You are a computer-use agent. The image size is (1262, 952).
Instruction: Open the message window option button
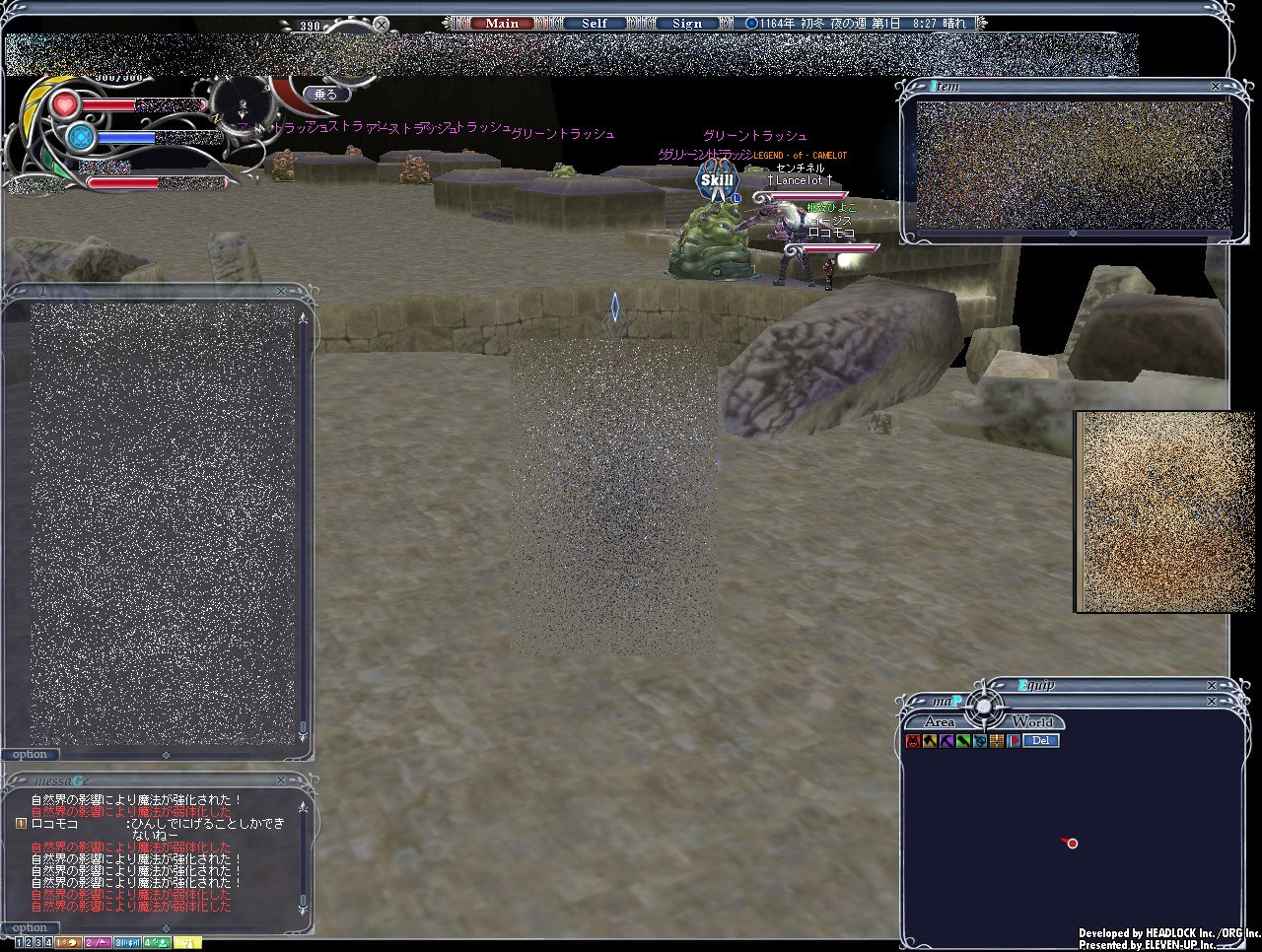tap(29, 927)
